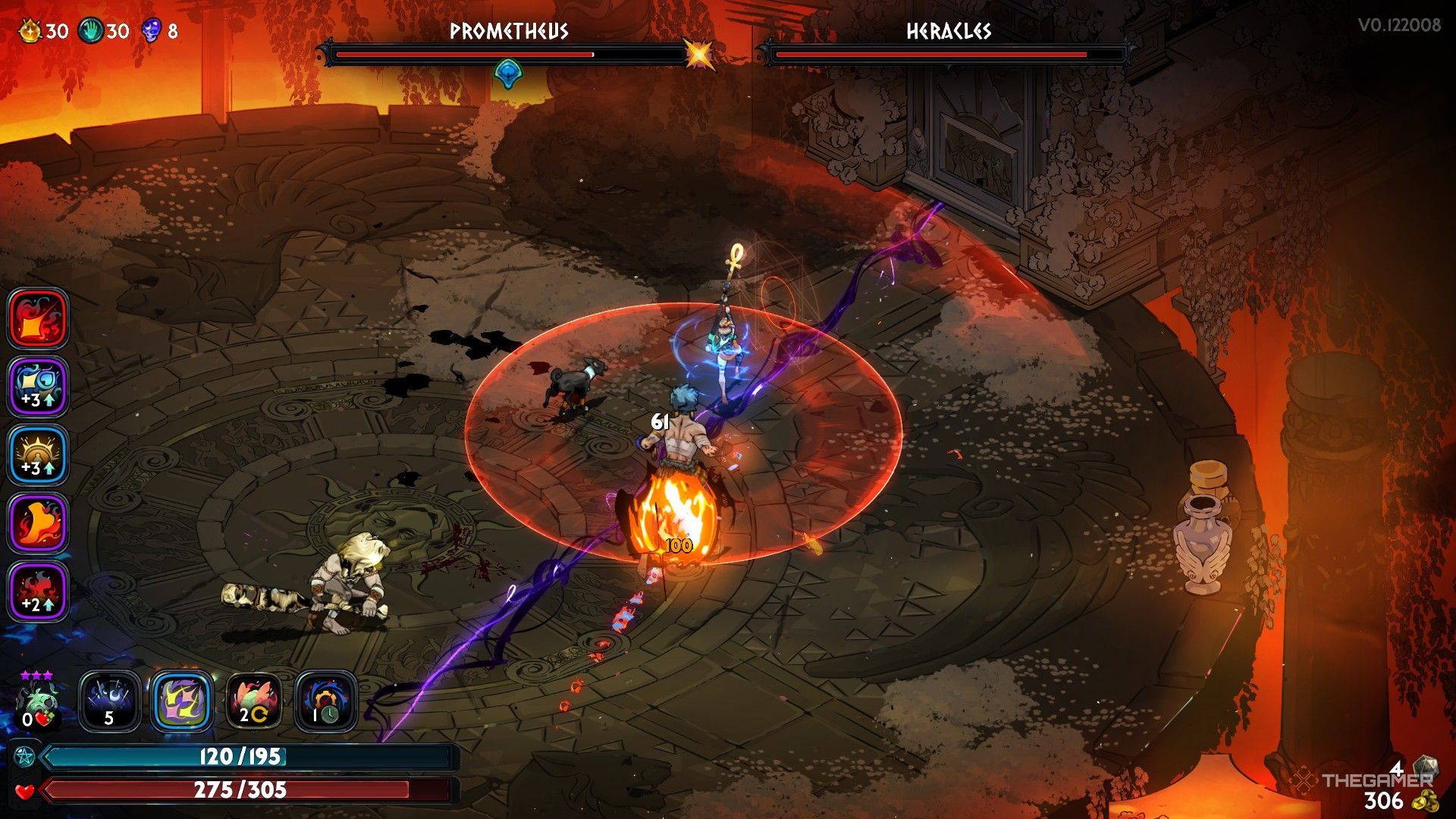This screenshot has height=819, width=1456.
Task: Open the shield emblem below Prometheus's health bar
Action: (507, 72)
